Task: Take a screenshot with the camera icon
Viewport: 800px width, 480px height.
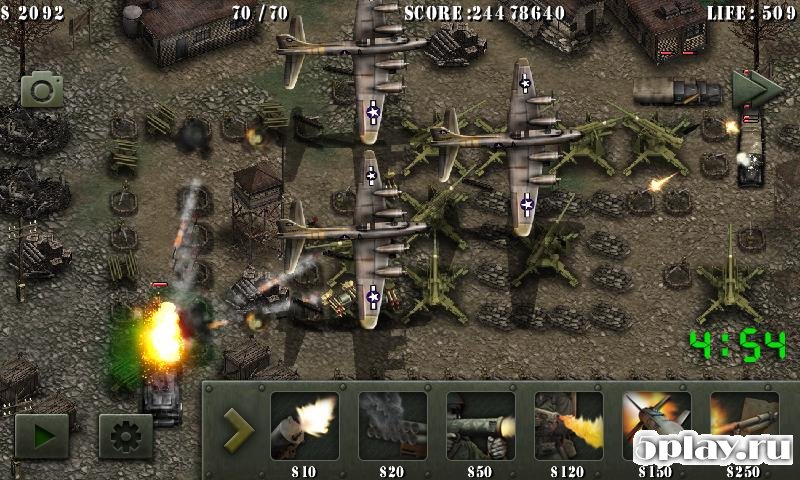Action: click(x=42, y=90)
